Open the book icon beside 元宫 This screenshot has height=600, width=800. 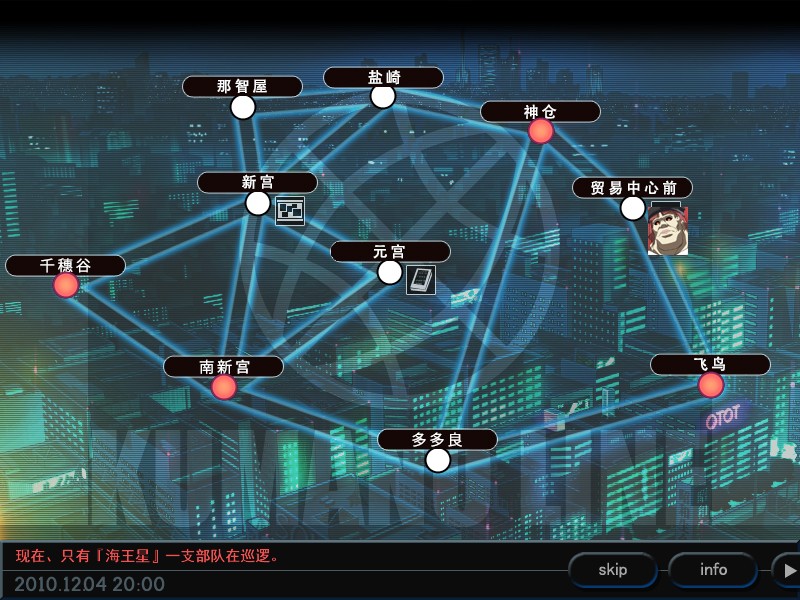(421, 279)
